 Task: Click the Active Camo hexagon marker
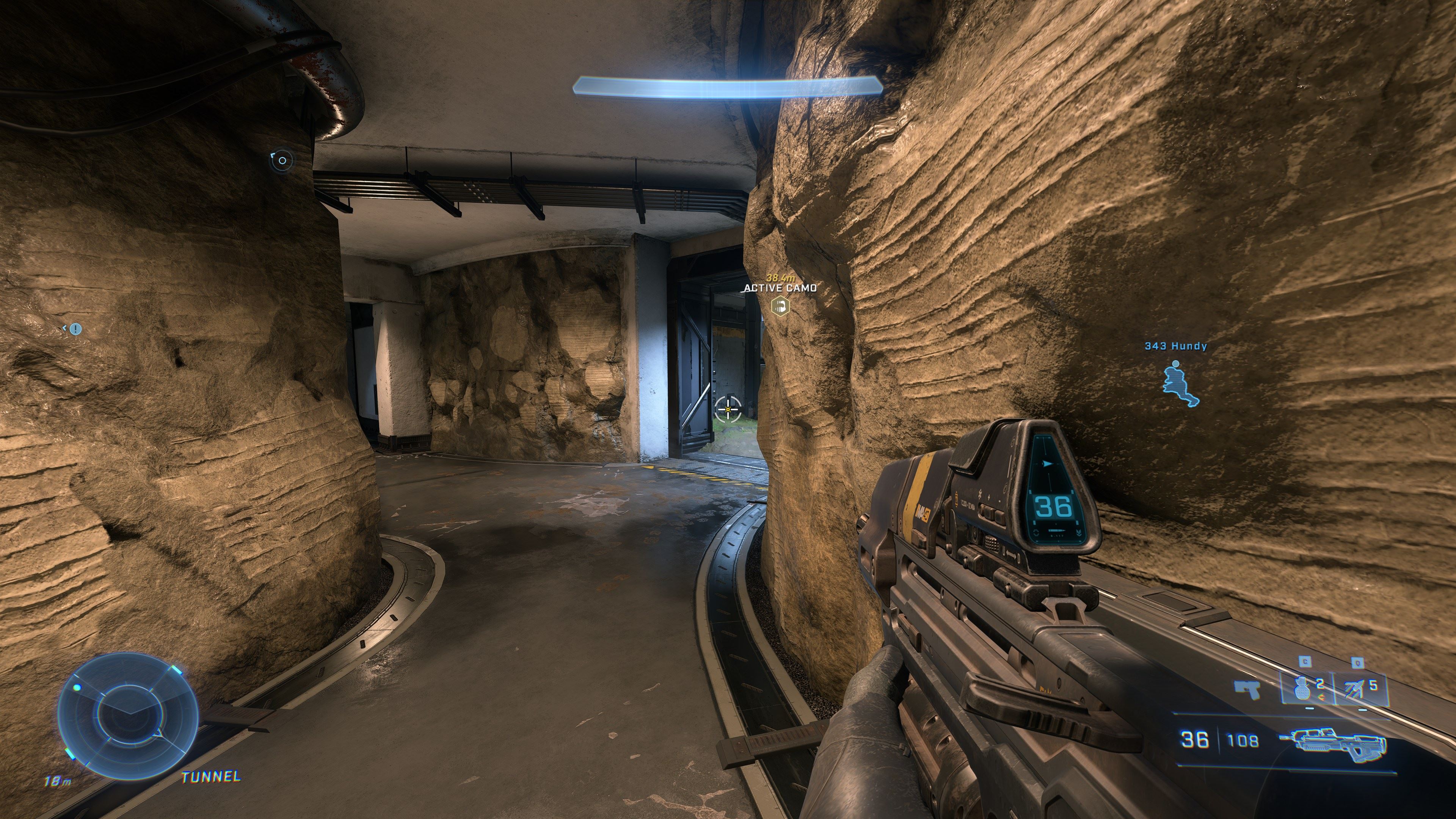click(781, 307)
